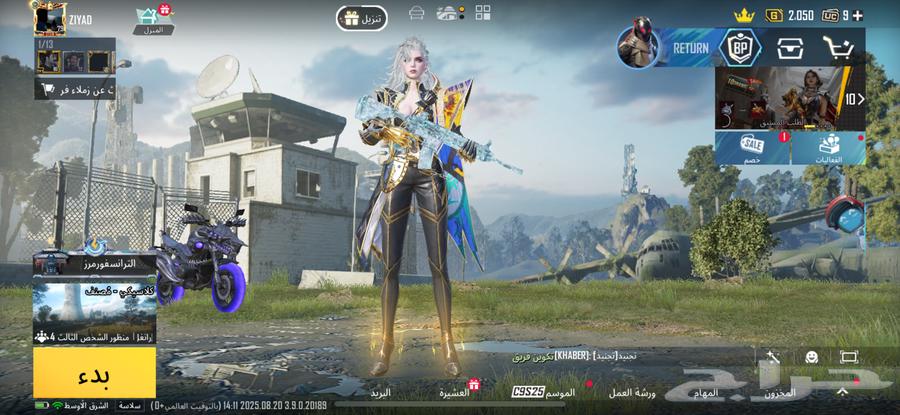Open the Clan (العشيرة) tab

[455, 393]
